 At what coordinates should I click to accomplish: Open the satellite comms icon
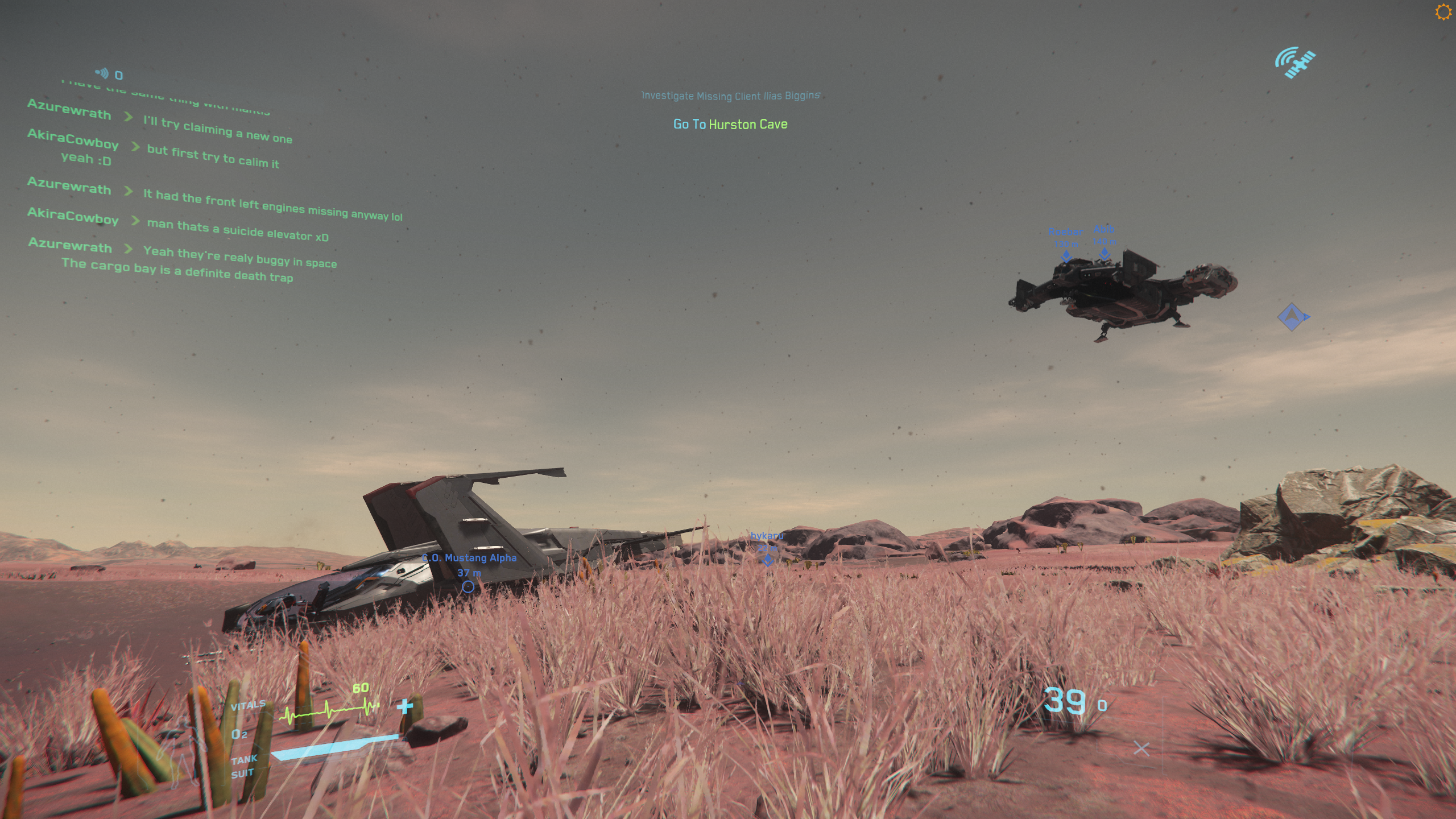tap(1295, 63)
